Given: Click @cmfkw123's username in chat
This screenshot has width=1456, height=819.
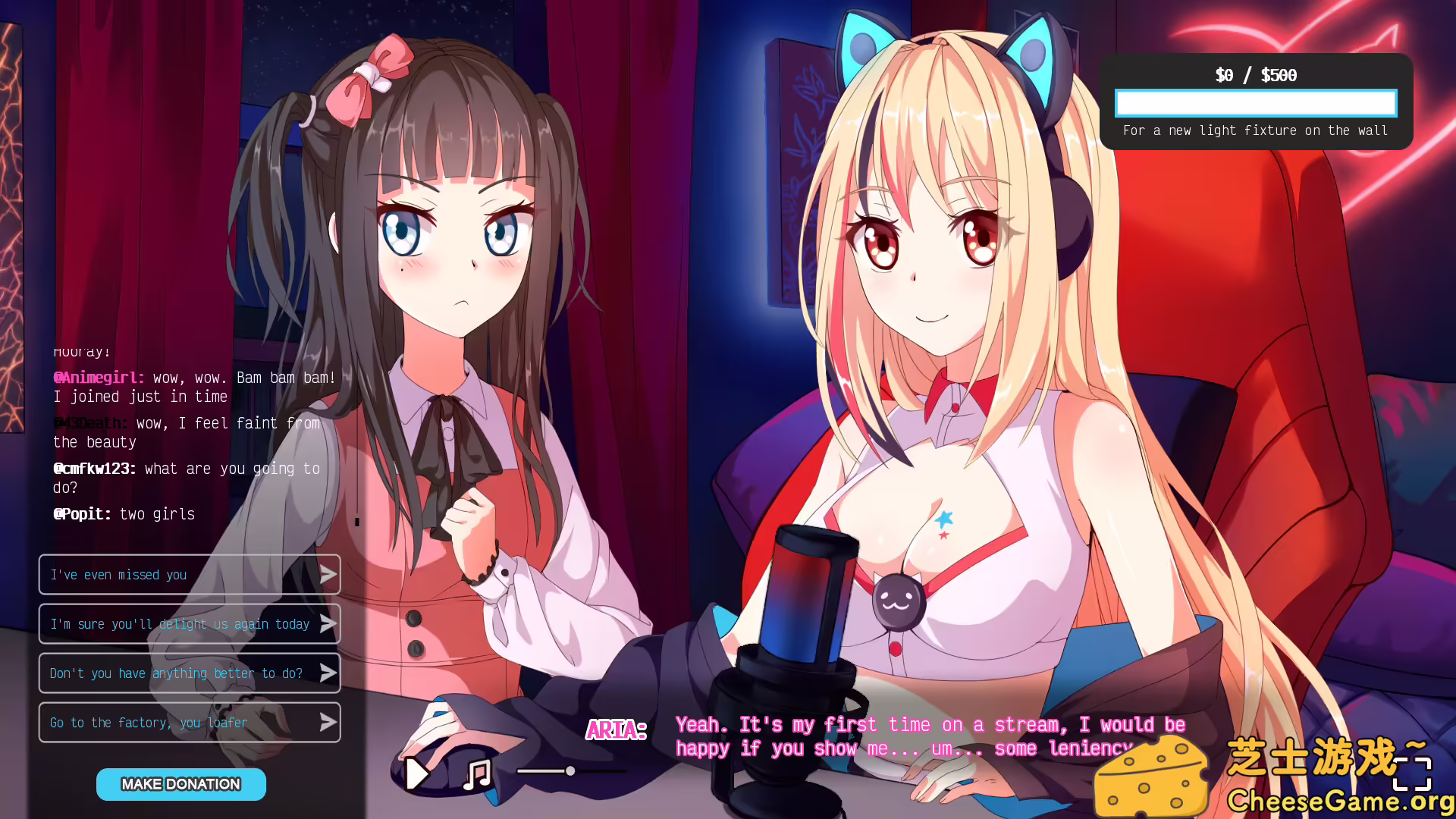Looking at the screenshot, I should (93, 469).
